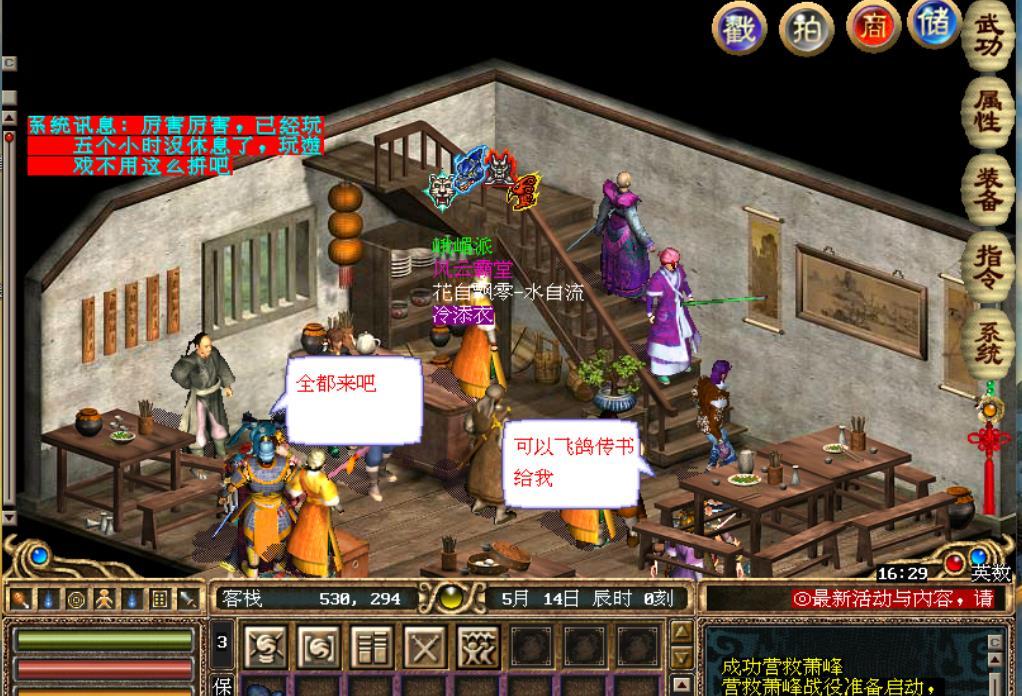
Task: Open the 系统 system lantern menu
Action: click(x=988, y=341)
